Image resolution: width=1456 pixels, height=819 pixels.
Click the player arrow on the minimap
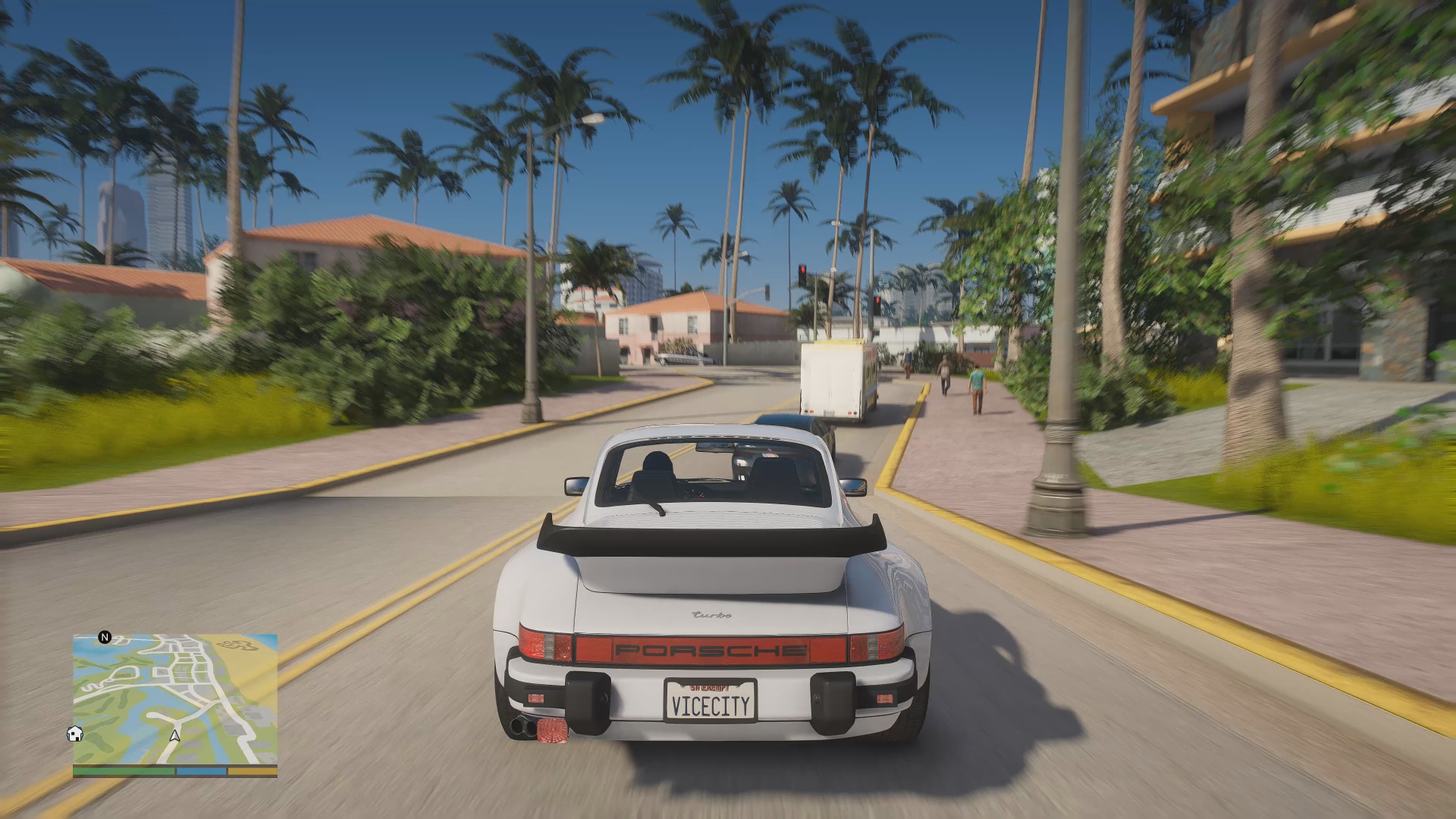coord(173,734)
